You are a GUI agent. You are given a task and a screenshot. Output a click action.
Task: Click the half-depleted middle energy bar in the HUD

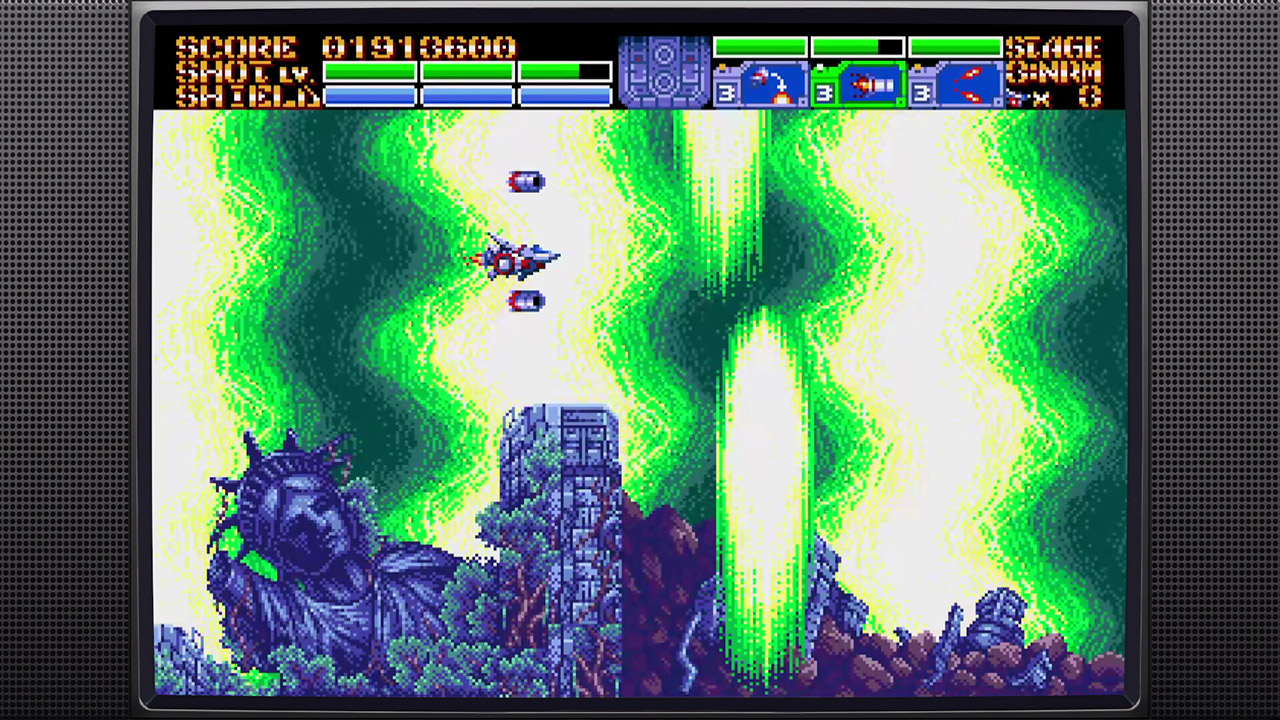point(858,46)
